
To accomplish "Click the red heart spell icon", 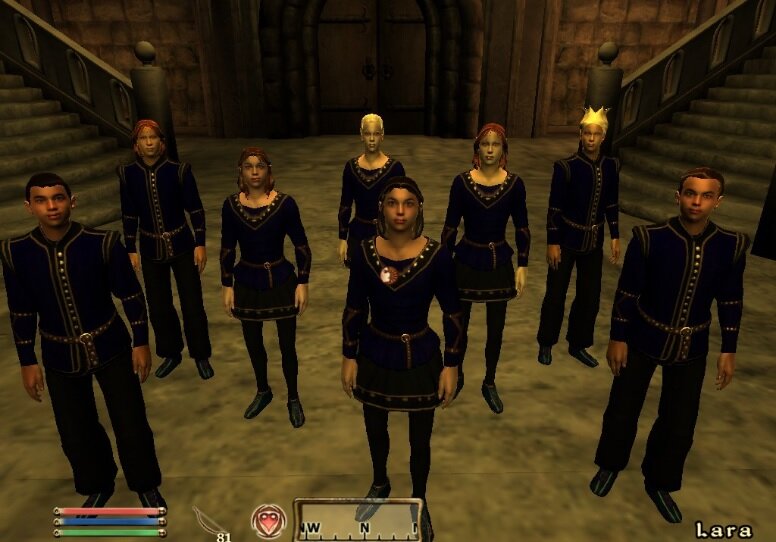I will tap(268, 520).
